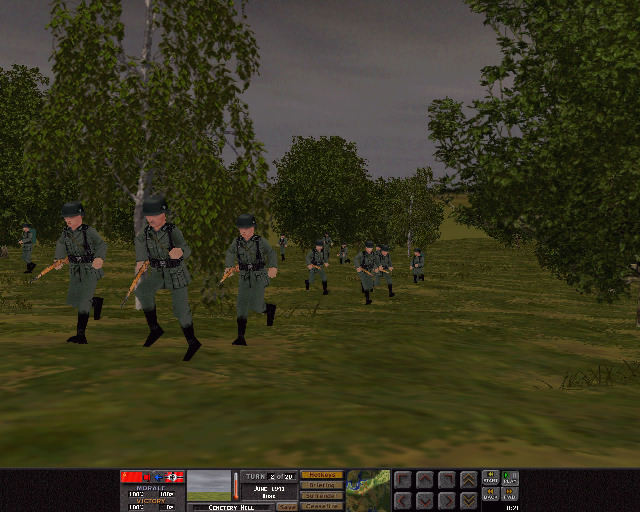
Task: Step the replay Back
Action: click(x=491, y=494)
